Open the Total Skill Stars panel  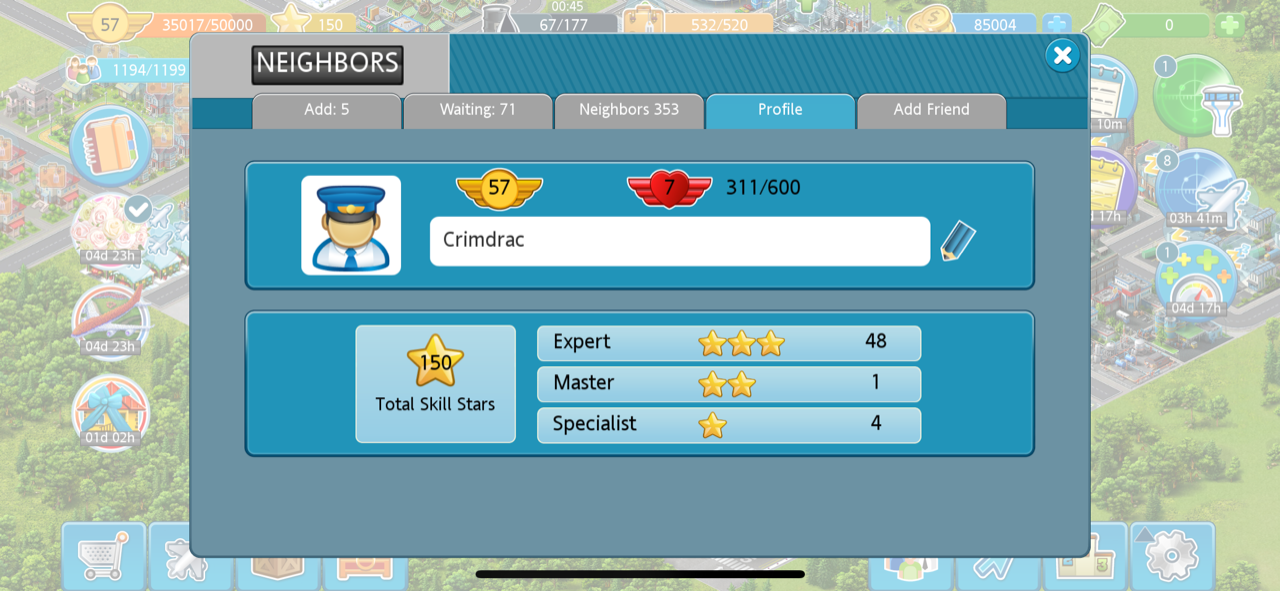(435, 383)
